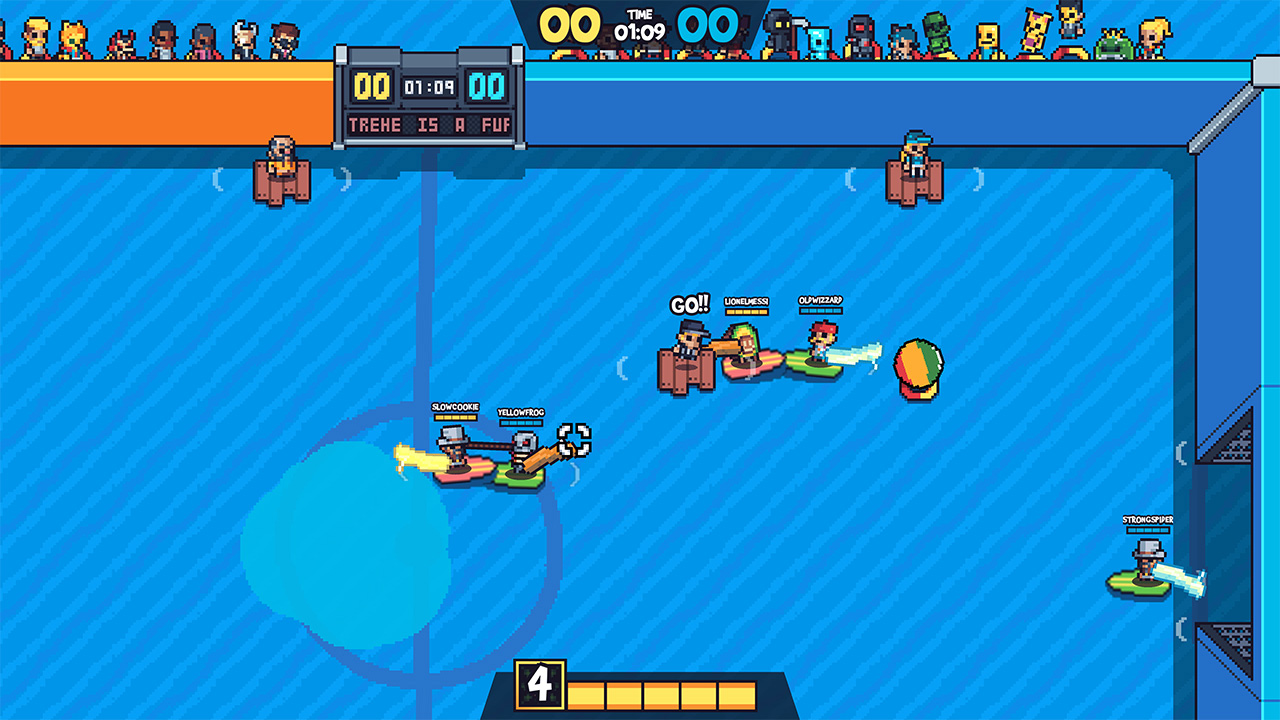Click the goalkeeper on the top-left raft
Viewport: 1280px width, 720px height.
click(280, 165)
